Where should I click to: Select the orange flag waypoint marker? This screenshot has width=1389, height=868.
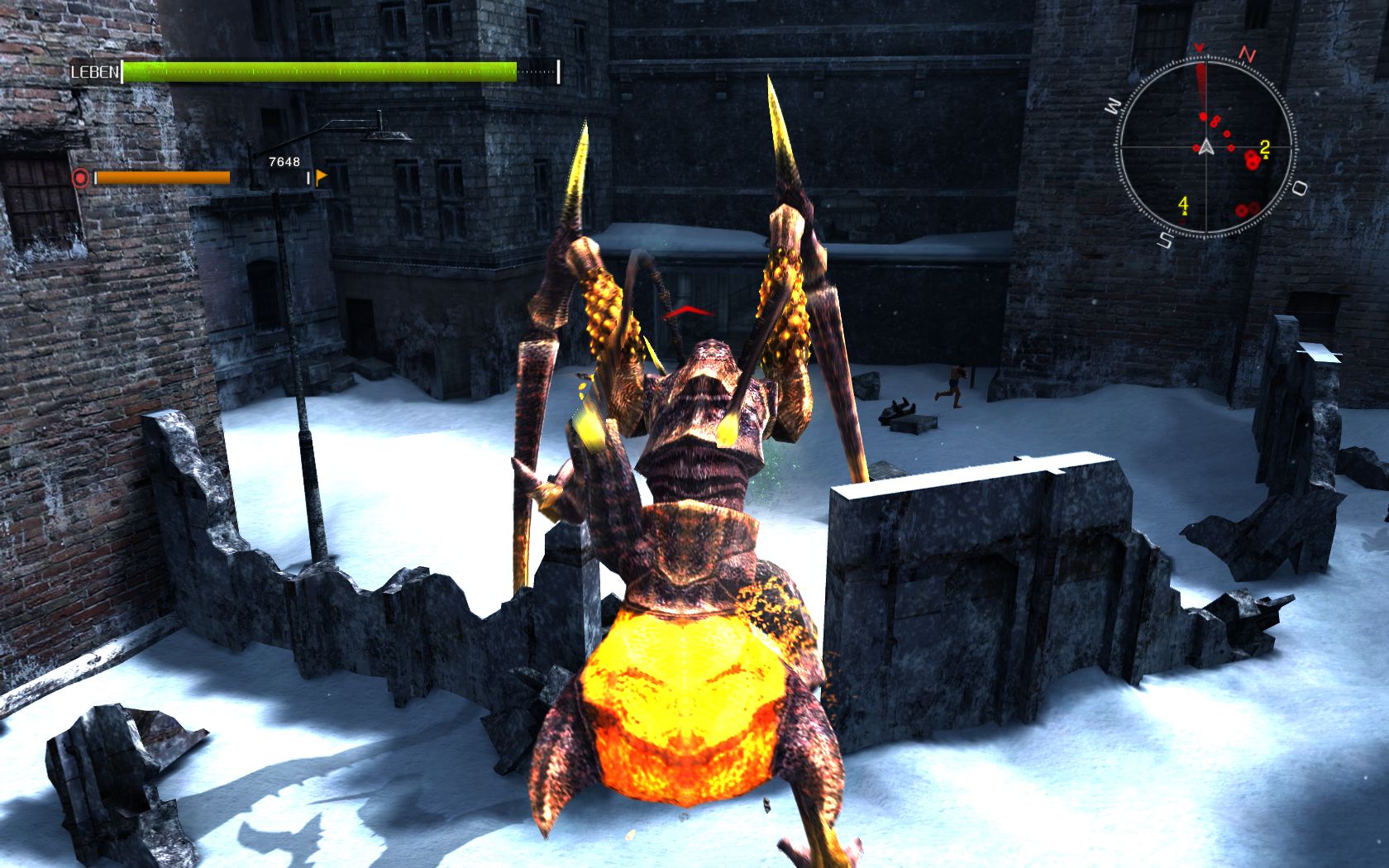(x=322, y=176)
